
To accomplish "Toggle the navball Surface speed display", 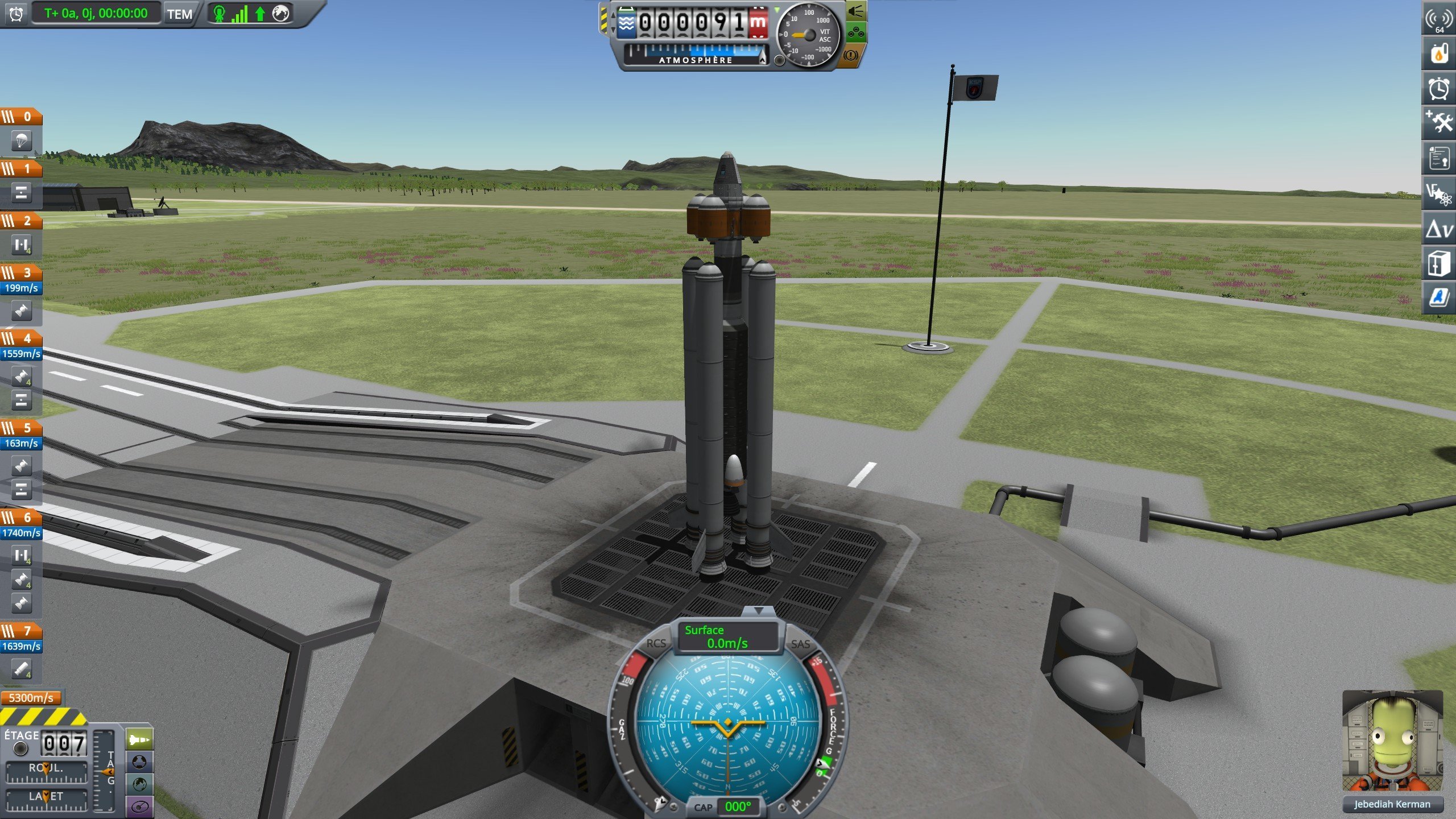I will (x=727, y=637).
